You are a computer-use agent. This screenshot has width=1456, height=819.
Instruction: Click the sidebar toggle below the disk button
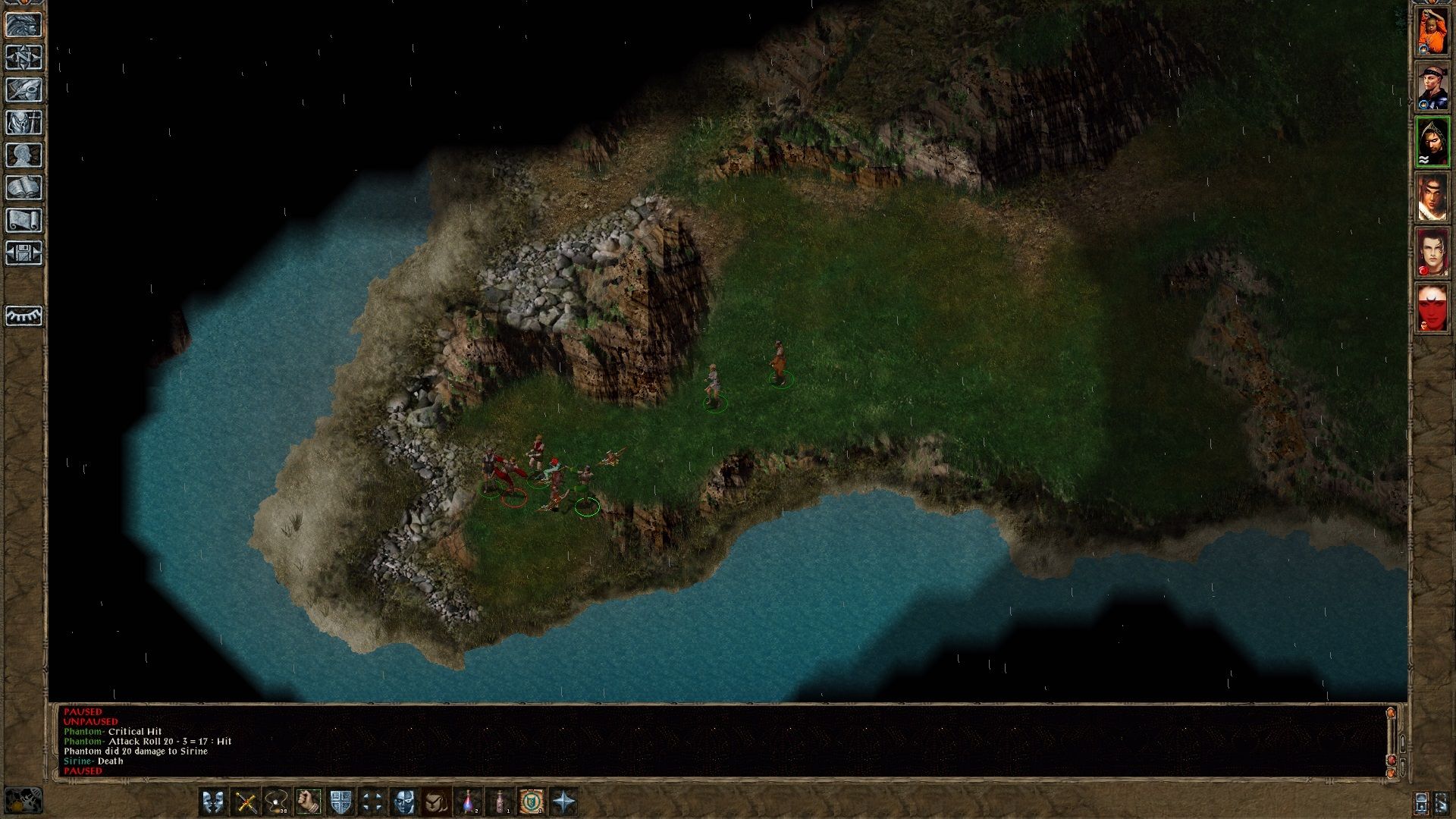coord(24,315)
